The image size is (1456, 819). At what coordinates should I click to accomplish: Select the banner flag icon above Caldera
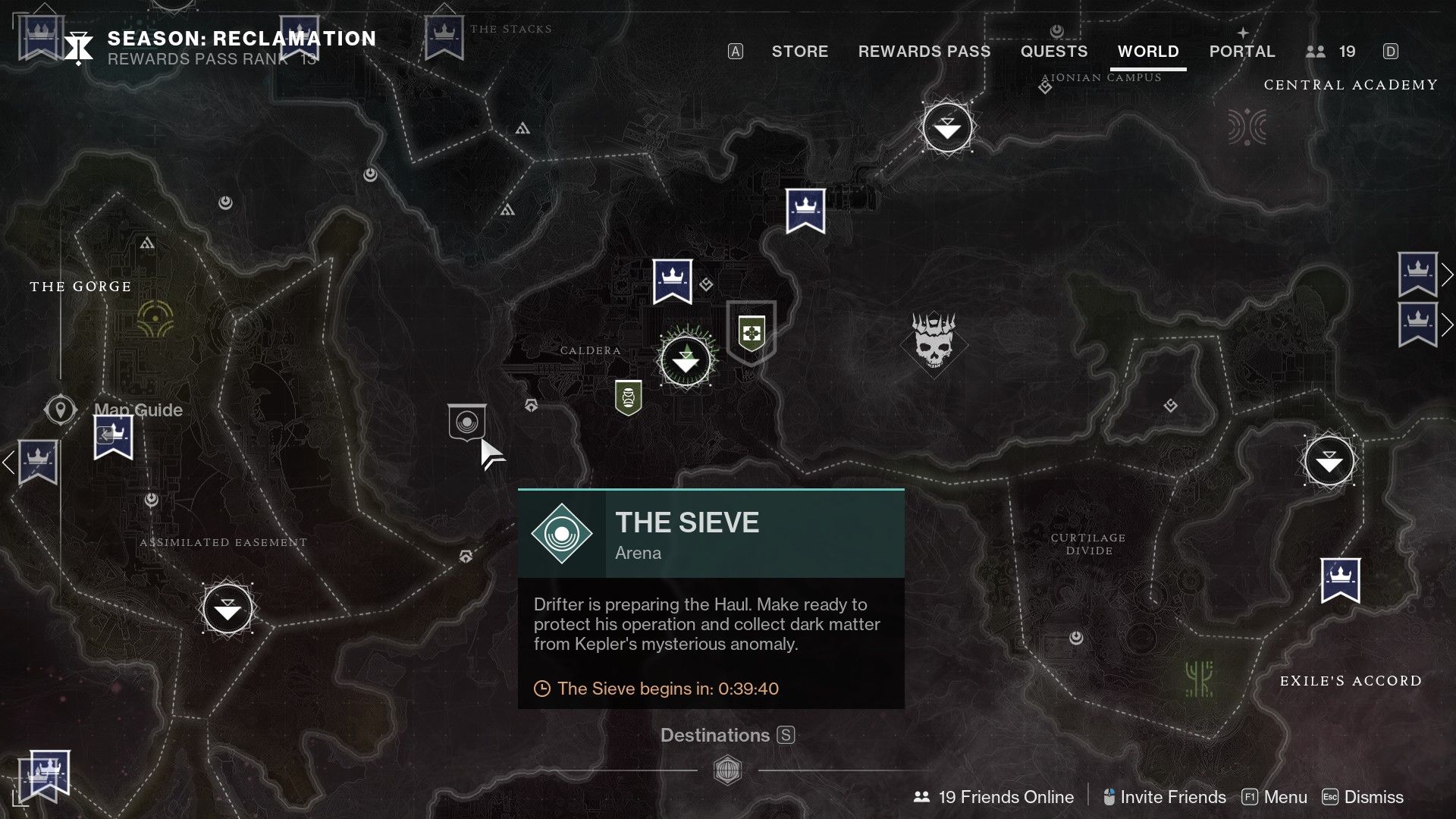coord(672,279)
